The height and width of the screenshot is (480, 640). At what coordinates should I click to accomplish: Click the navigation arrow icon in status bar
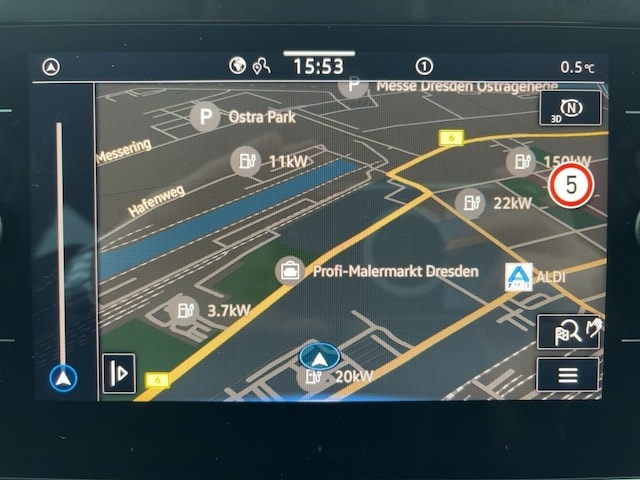click(x=51, y=67)
